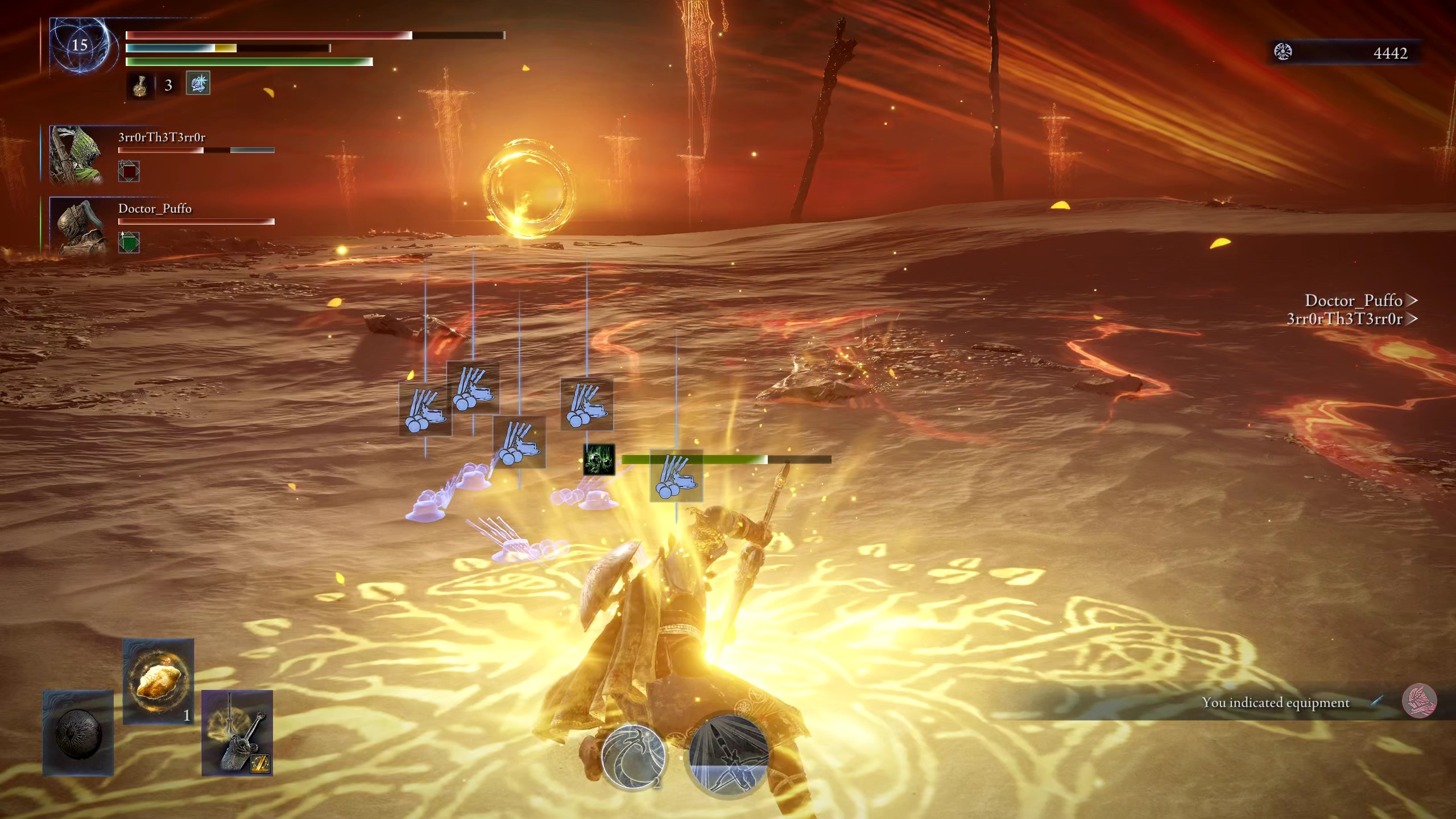Click the blue buff status icon
Screen dimensions: 1456x819
pyautogui.click(x=198, y=83)
